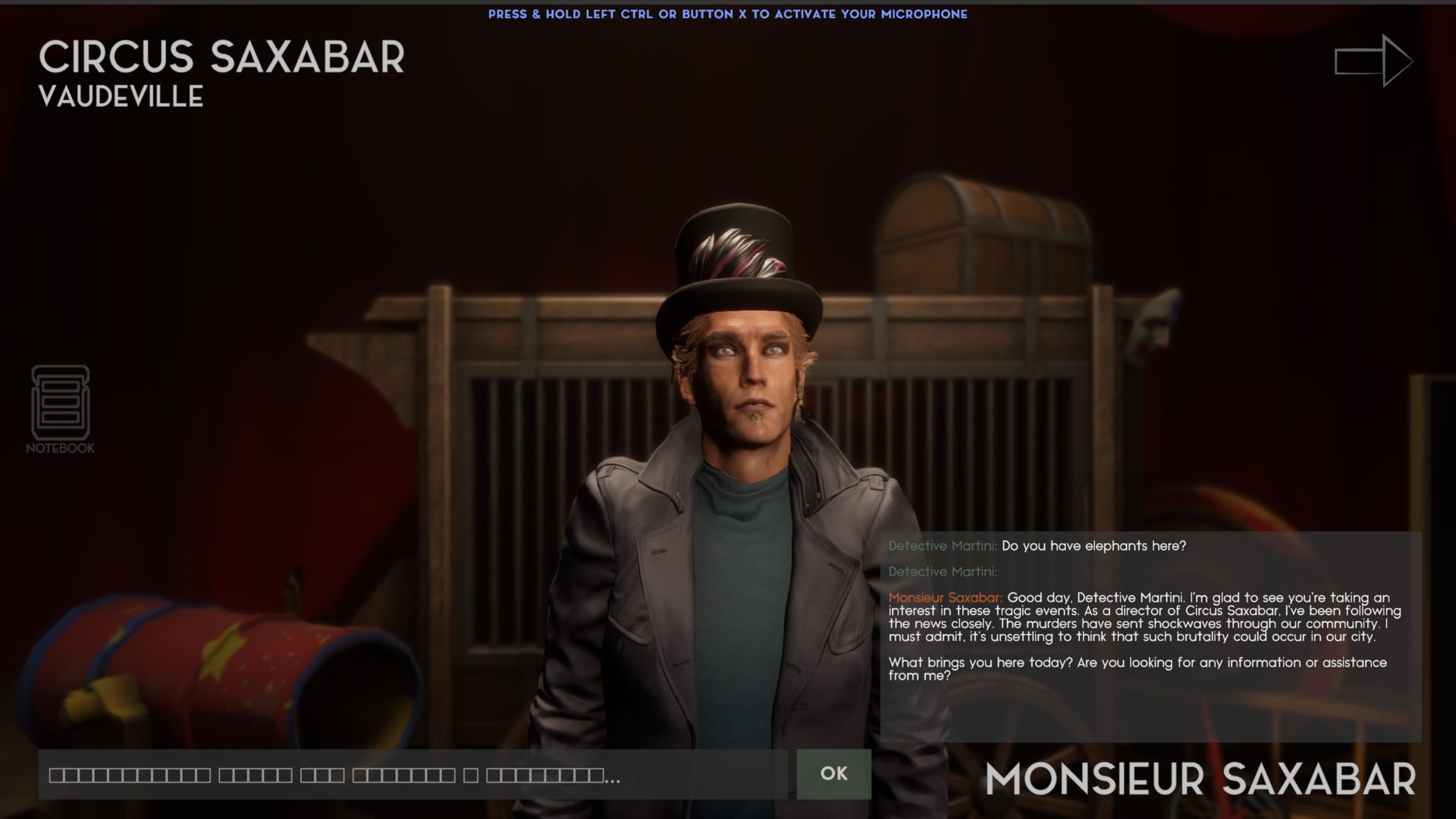The width and height of the screenshot is (1456, 819).
Task: Open the Notebook
Action: coord(60,409)
